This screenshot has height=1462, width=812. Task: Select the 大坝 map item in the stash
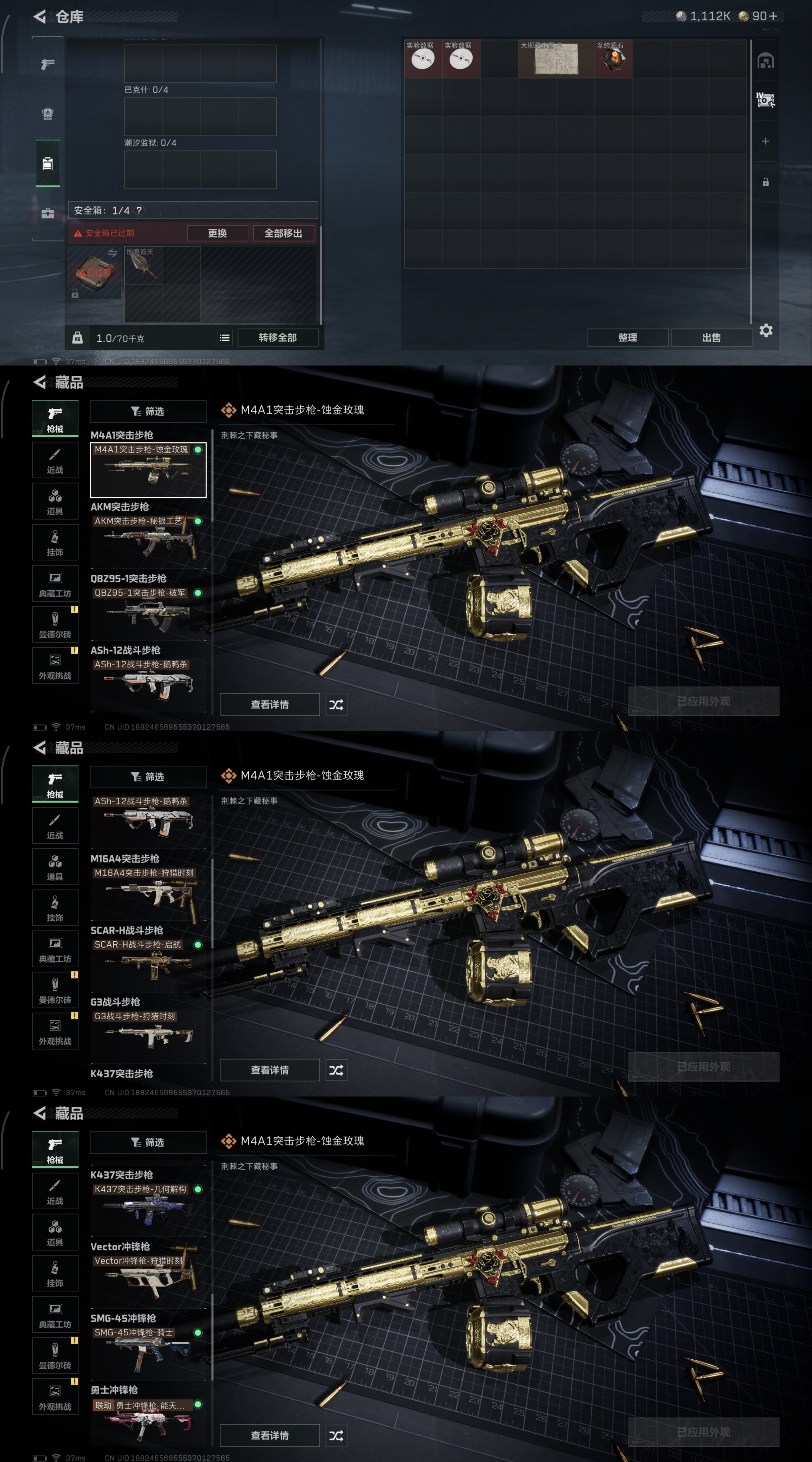point(556,59)
